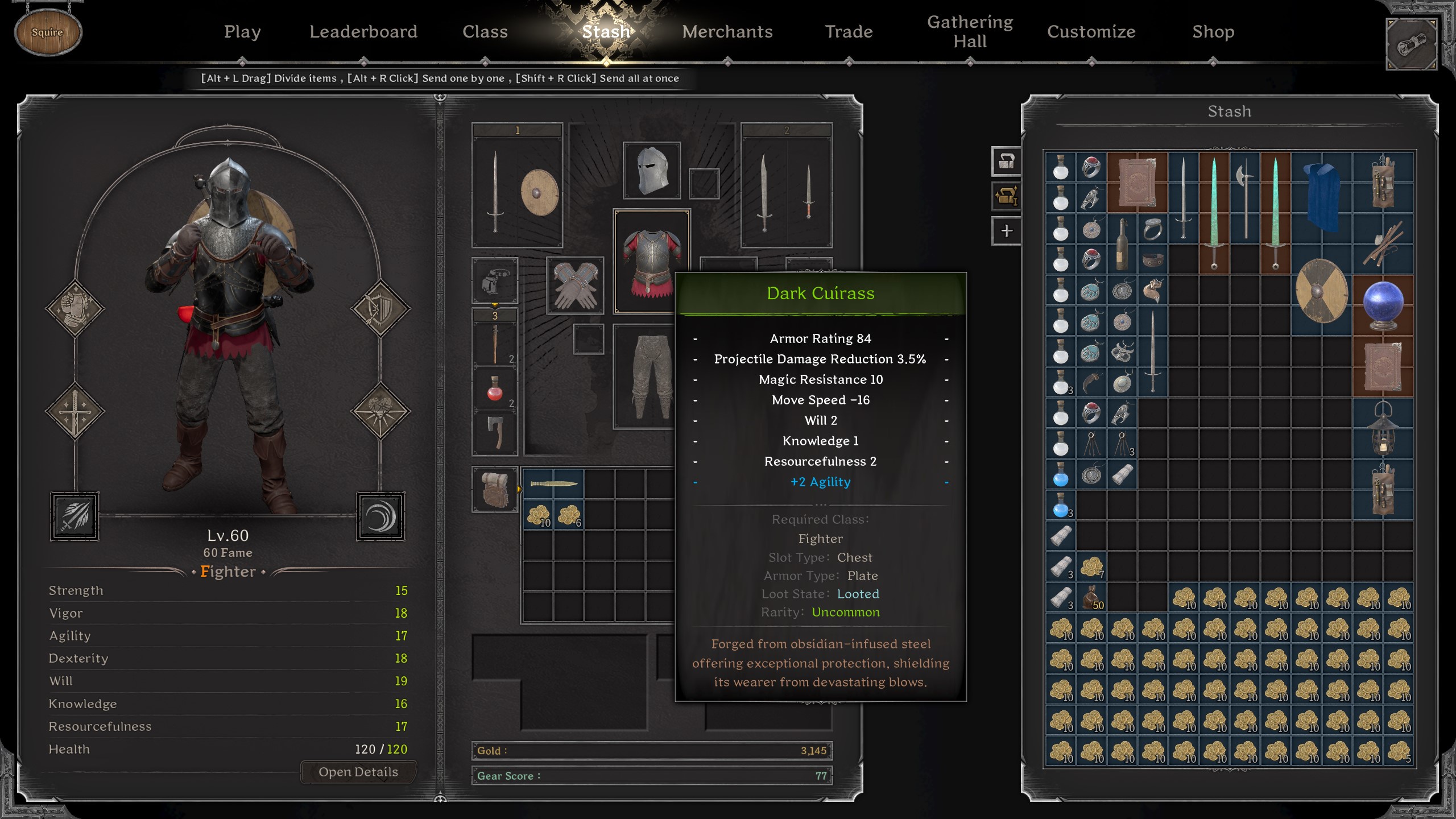
Task: Select the blue crystal ball in the stash
Action: point(1383,305)
